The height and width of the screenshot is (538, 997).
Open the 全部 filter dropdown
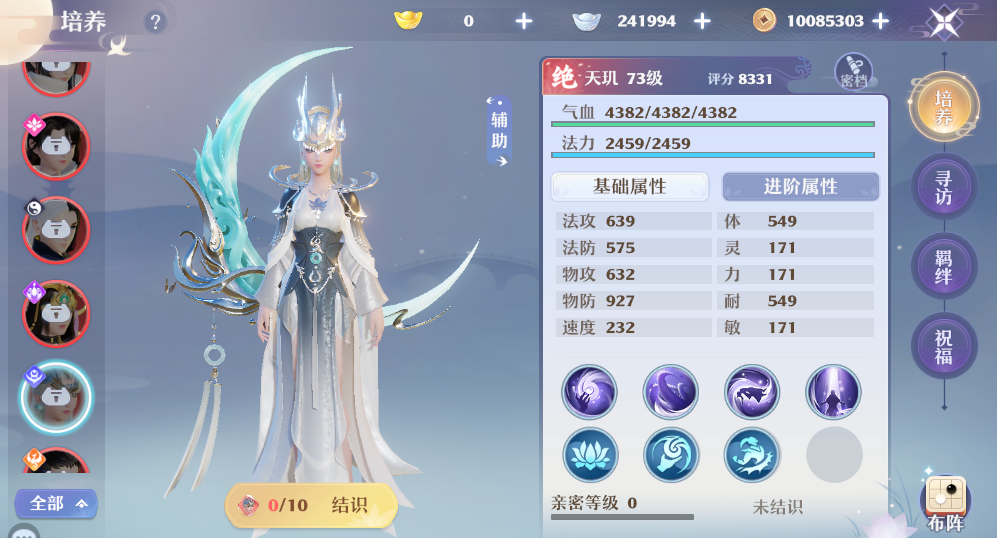coord(56,503)
